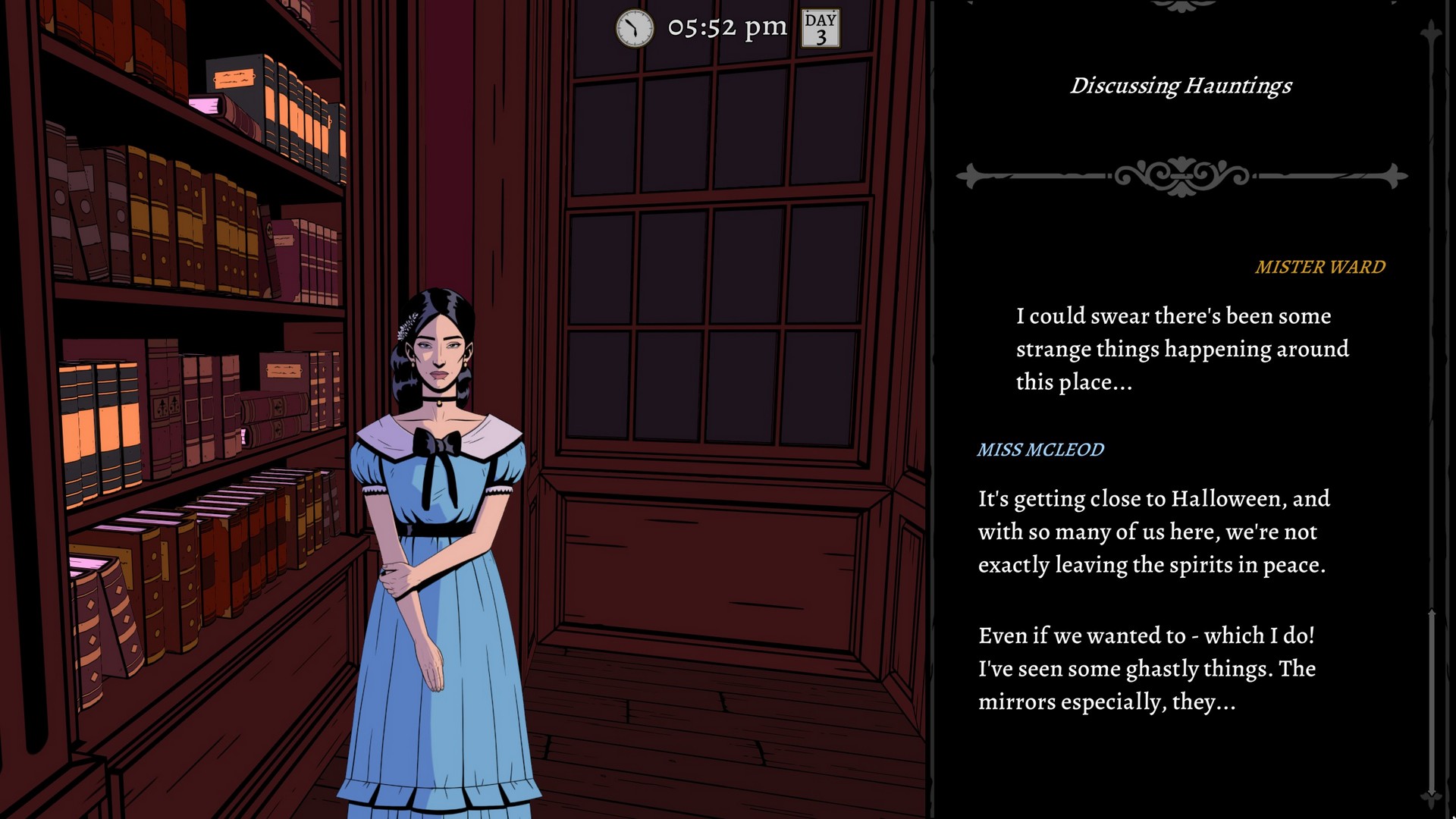Image resolution: width=1456 pixels, height=819 pixels.
Task: Select the MISS MCLEOD speaker name
Action: coord(1040,449)
